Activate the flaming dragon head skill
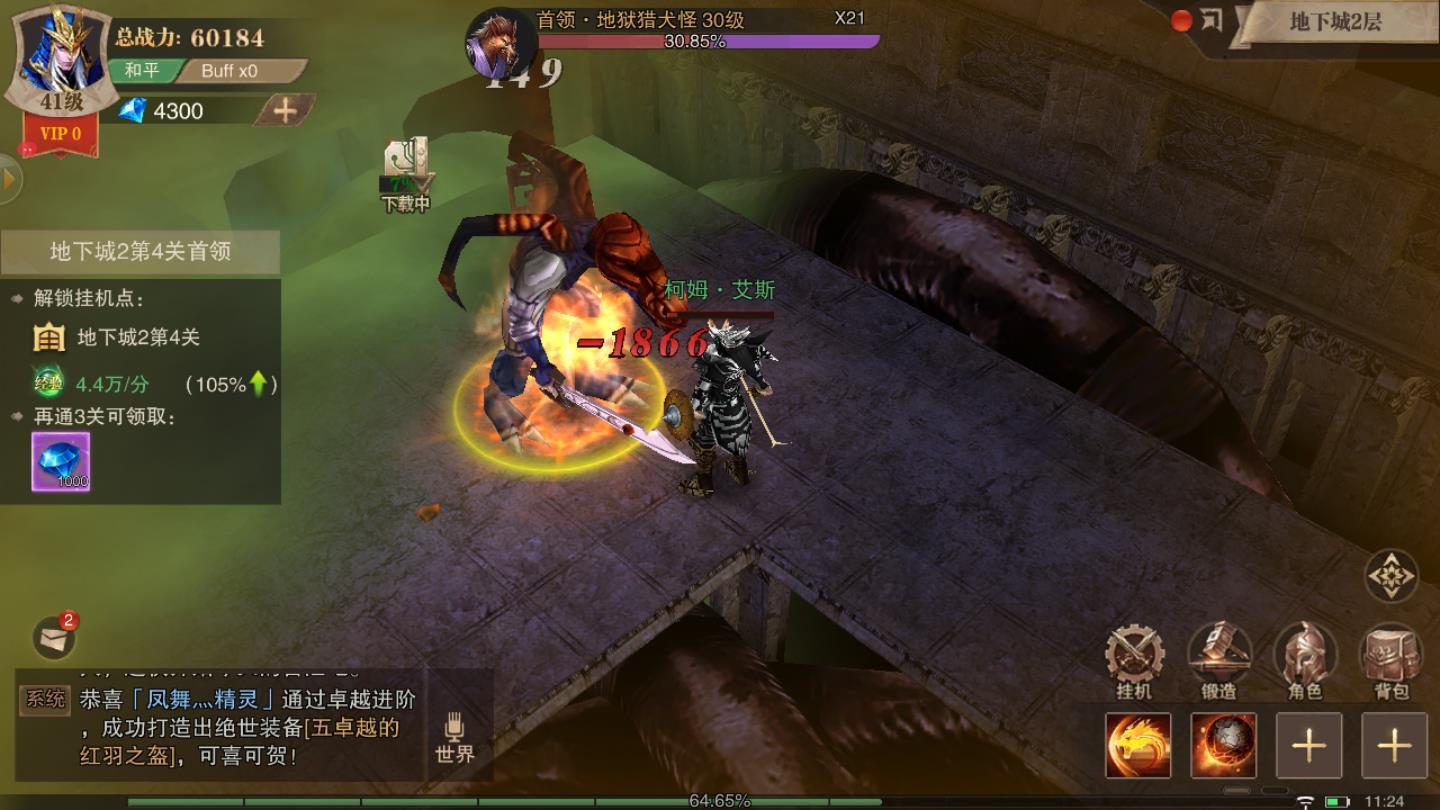 (x=1138, y=745)
